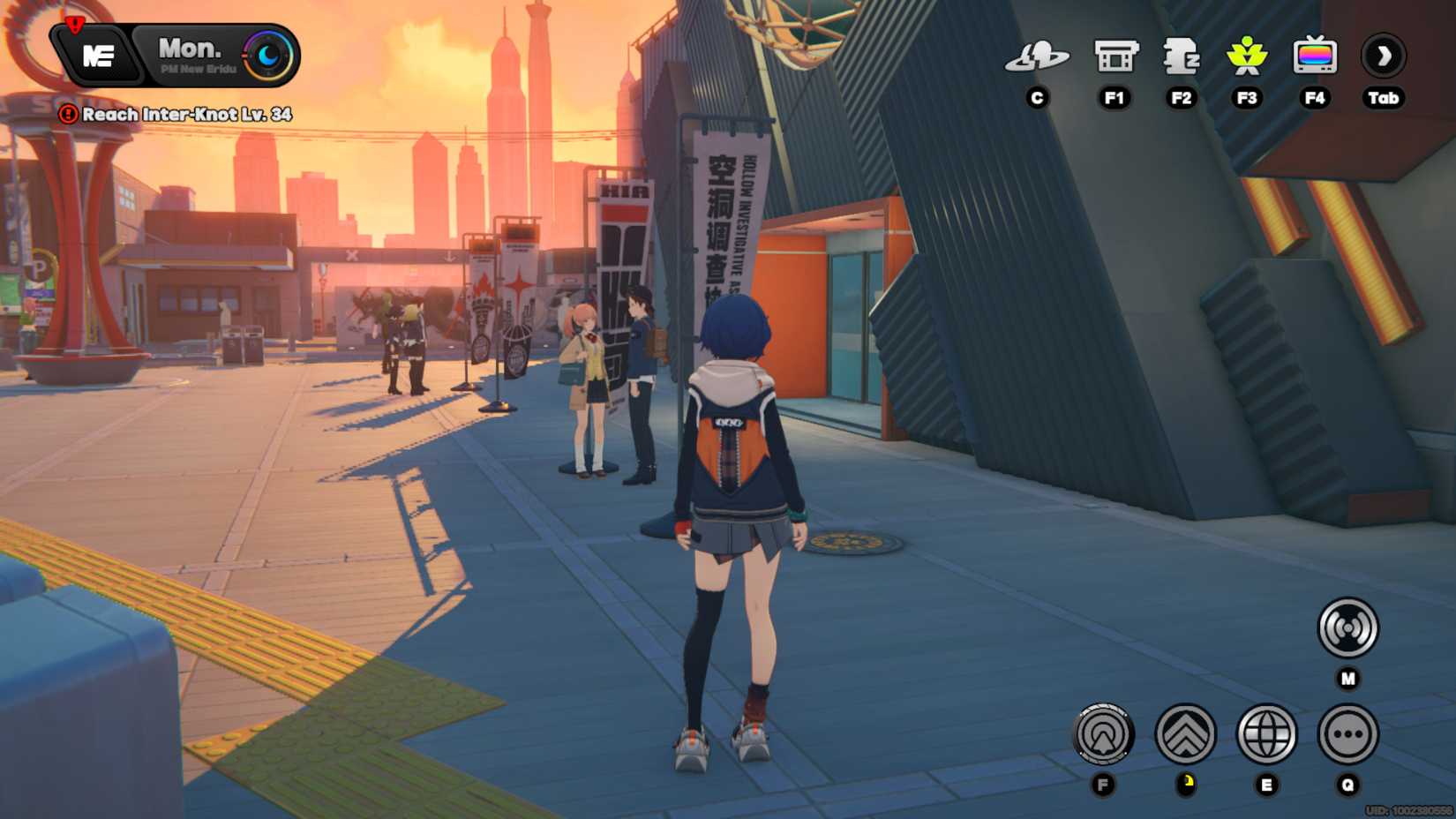Click the exclamation badge beside the quest objective
The width and height of the screenshot is (1456, 819).
(69, 115)
